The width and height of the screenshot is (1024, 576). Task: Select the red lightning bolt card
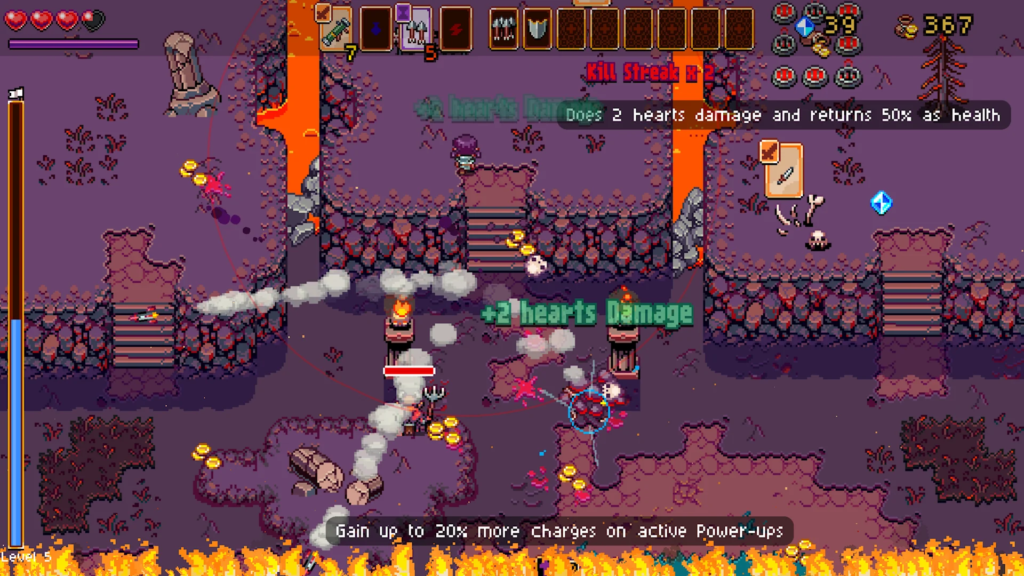point(456,28)
